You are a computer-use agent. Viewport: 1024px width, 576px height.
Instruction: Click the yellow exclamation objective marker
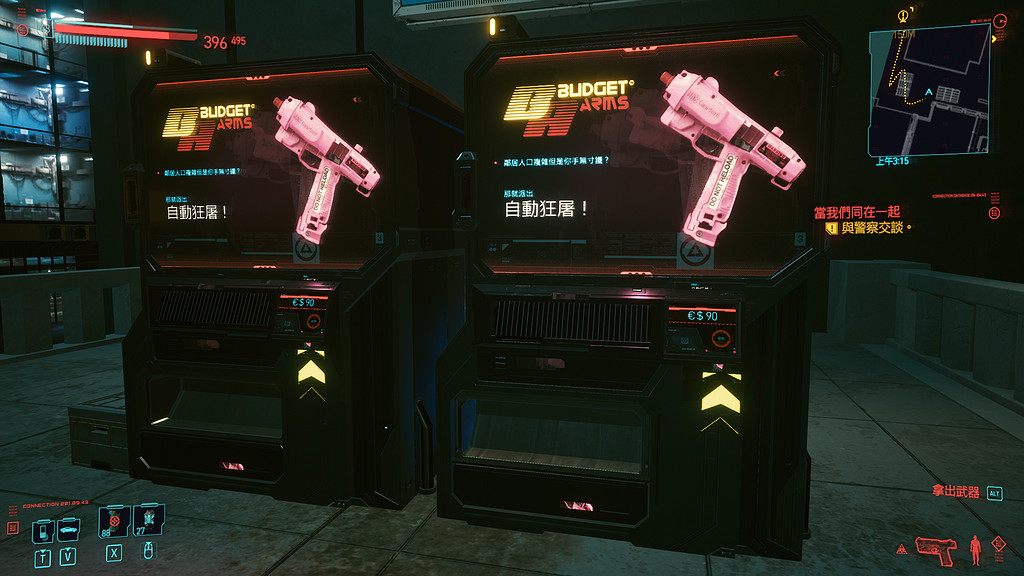(x=831, y=228)
